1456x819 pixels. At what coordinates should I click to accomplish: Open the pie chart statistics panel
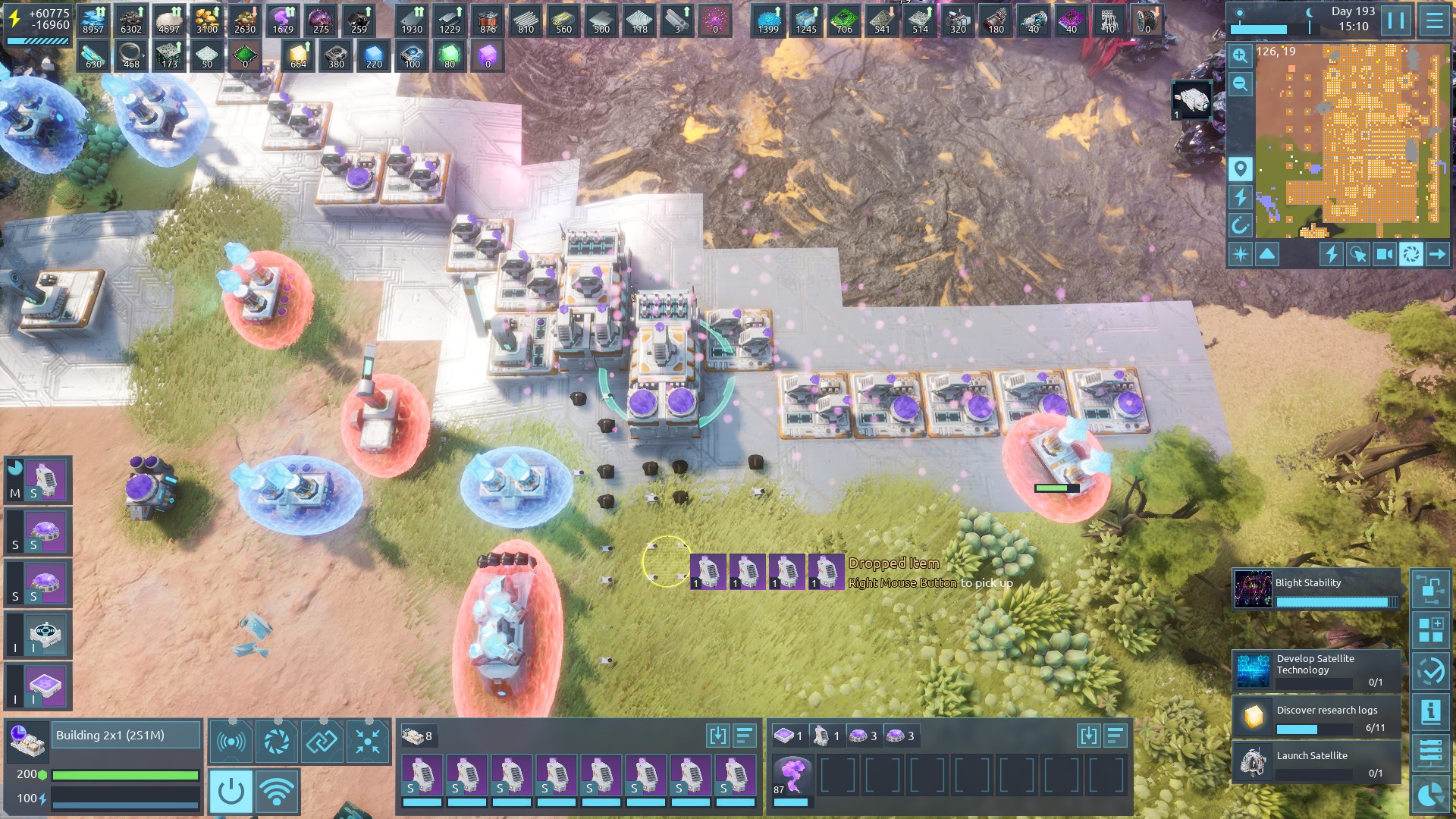pos(1431,795)
